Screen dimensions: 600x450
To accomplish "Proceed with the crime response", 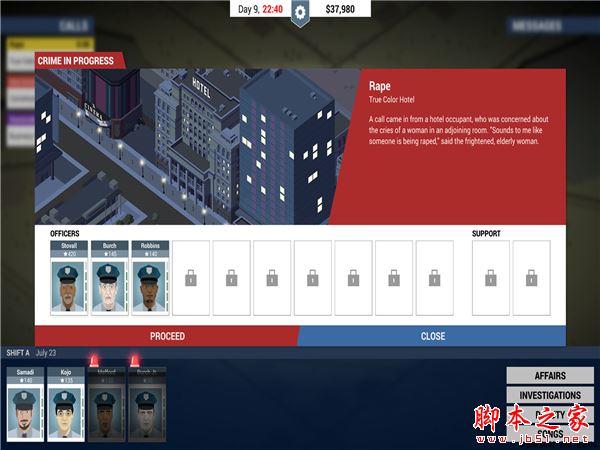I will point(167,336).
